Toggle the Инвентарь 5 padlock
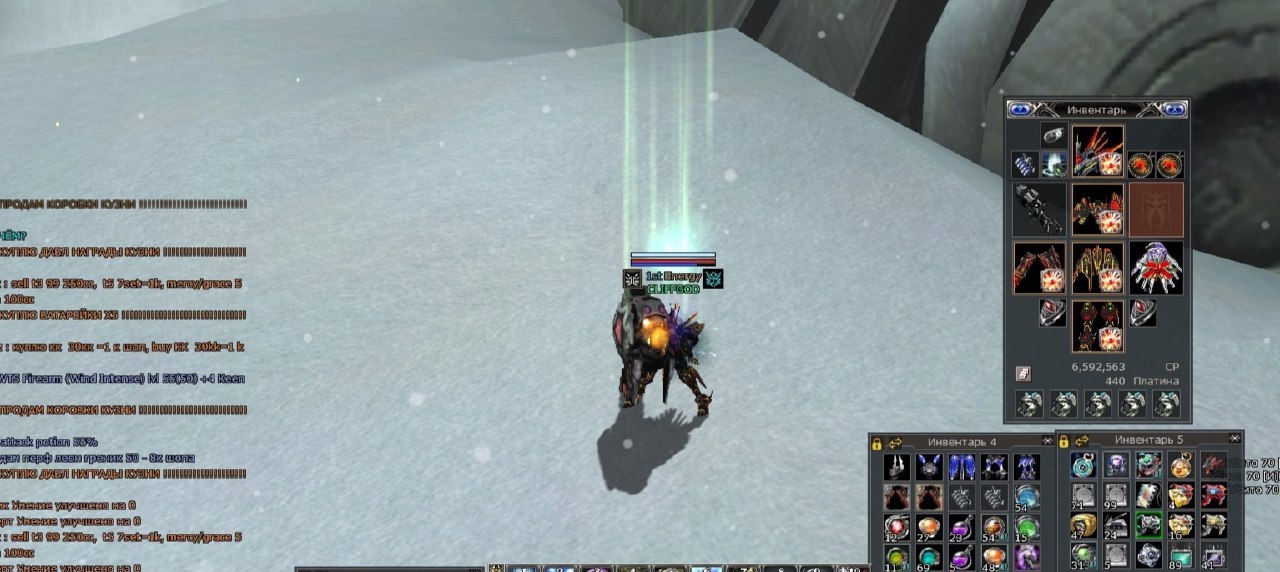The width and height of the screenshot is (1280, 572). click(1064, 440)
